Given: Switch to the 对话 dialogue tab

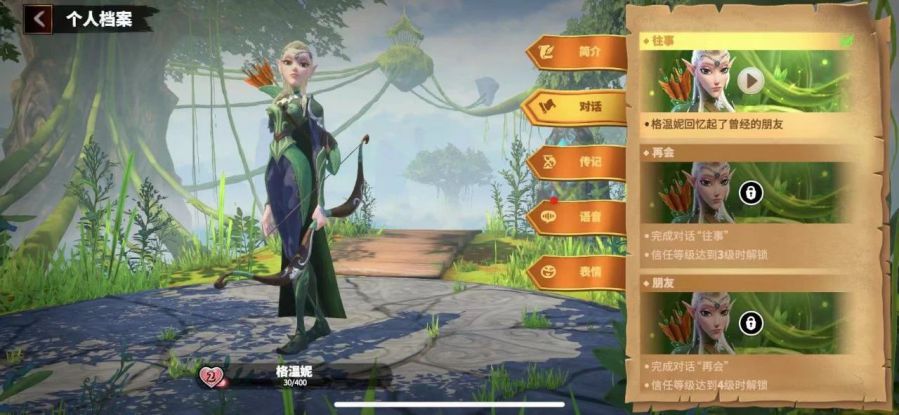Looking at the screenshot, I should [576, 105].
